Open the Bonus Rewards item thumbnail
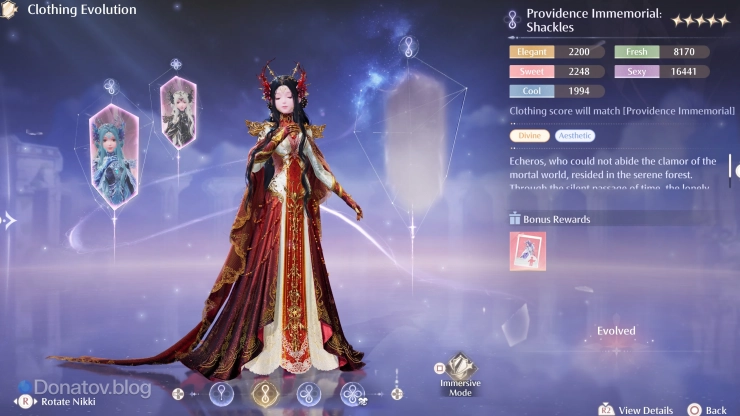740x416 pixels. [x=527, y=252]
